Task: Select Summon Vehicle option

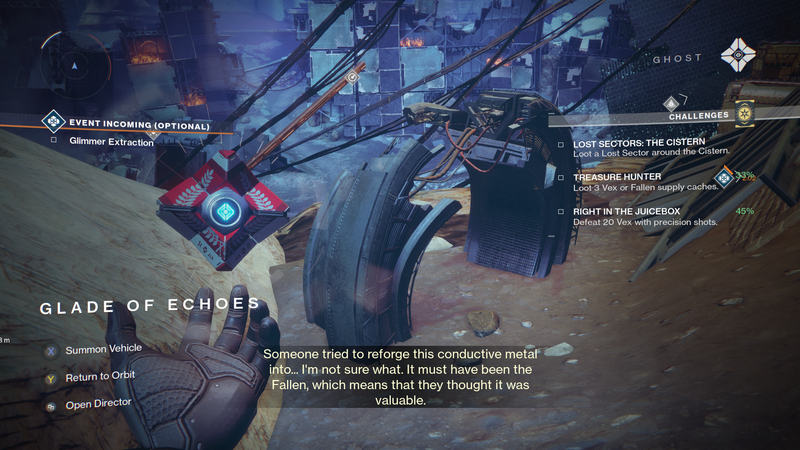Action: [x=102, y=349]
